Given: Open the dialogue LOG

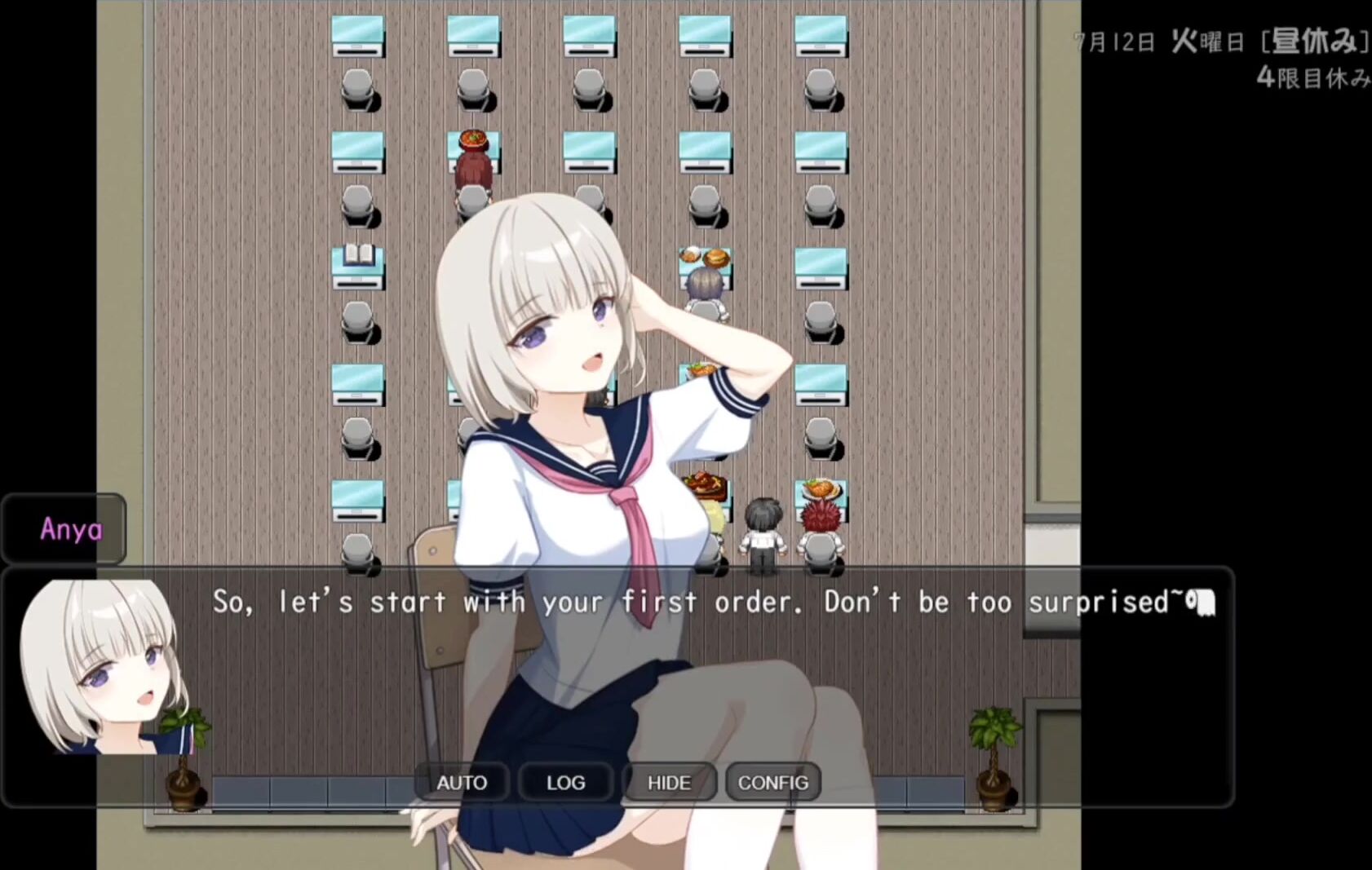Looking at the screenshot, I should point(565,783).
